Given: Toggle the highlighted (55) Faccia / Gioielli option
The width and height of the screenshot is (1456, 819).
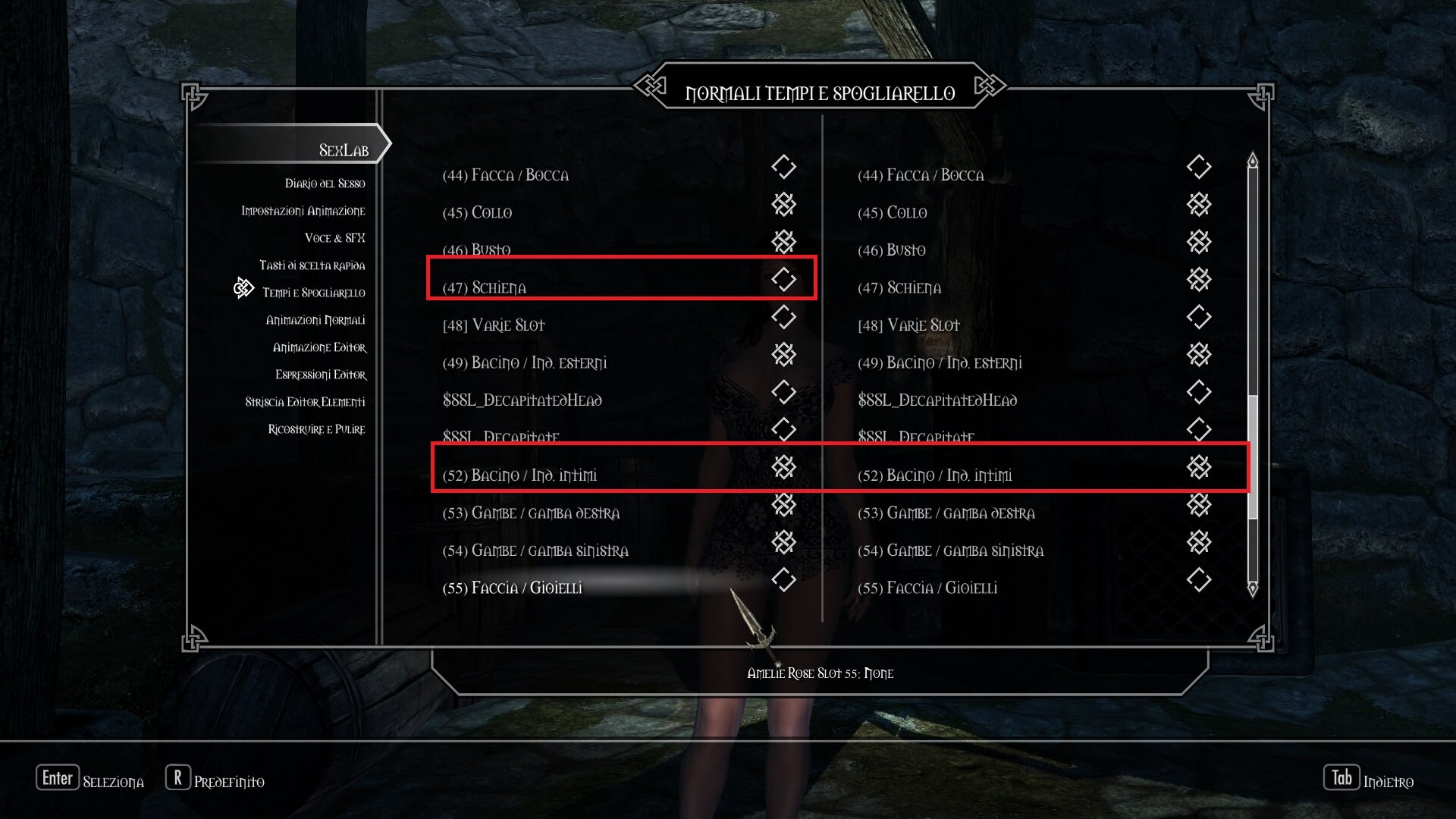Looking at the screenshot, I should [x=783, y=580].
